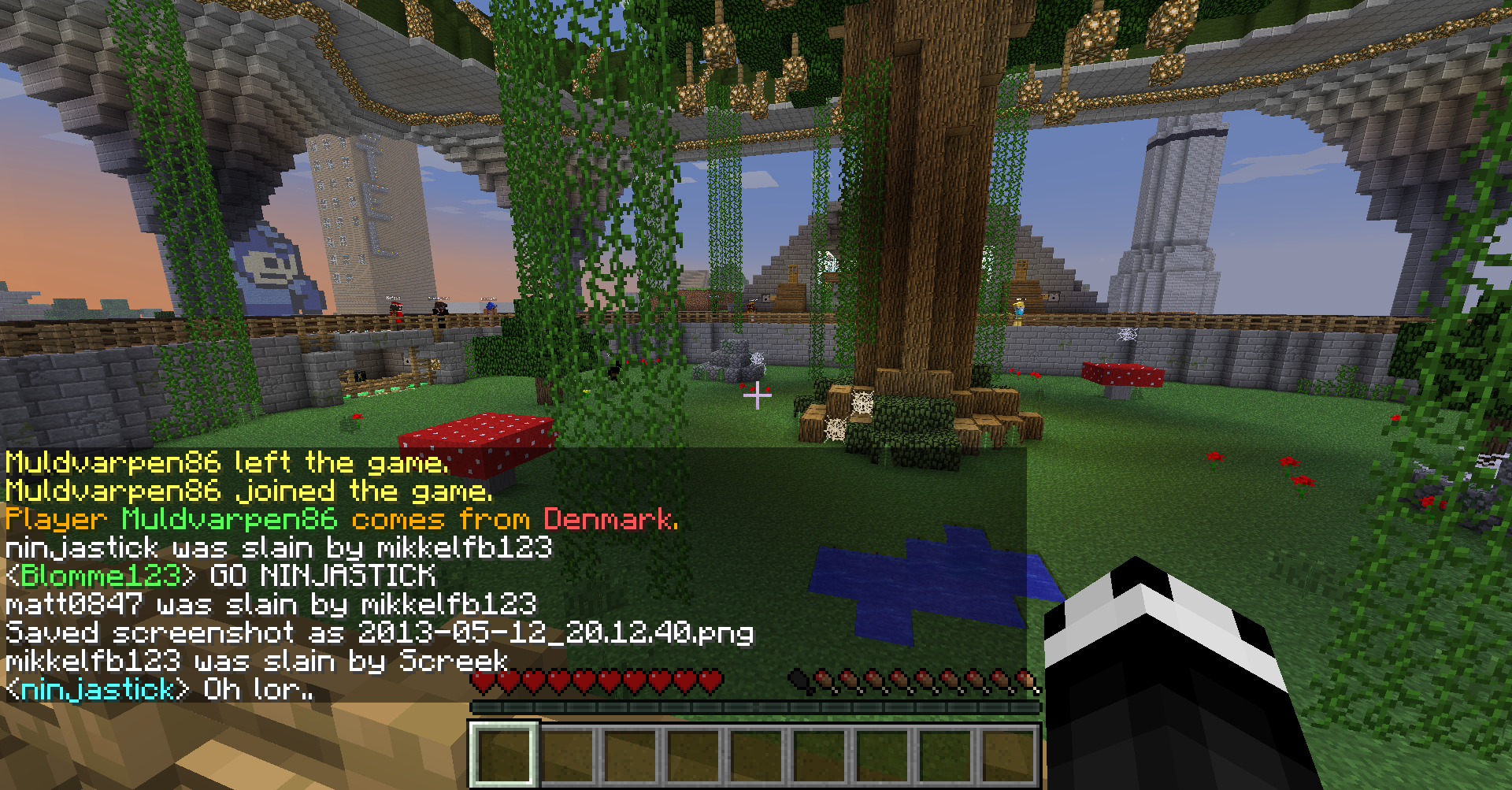Click ninjastick's "Oh lor.." chat message
1512x790 pixels.
159,690
